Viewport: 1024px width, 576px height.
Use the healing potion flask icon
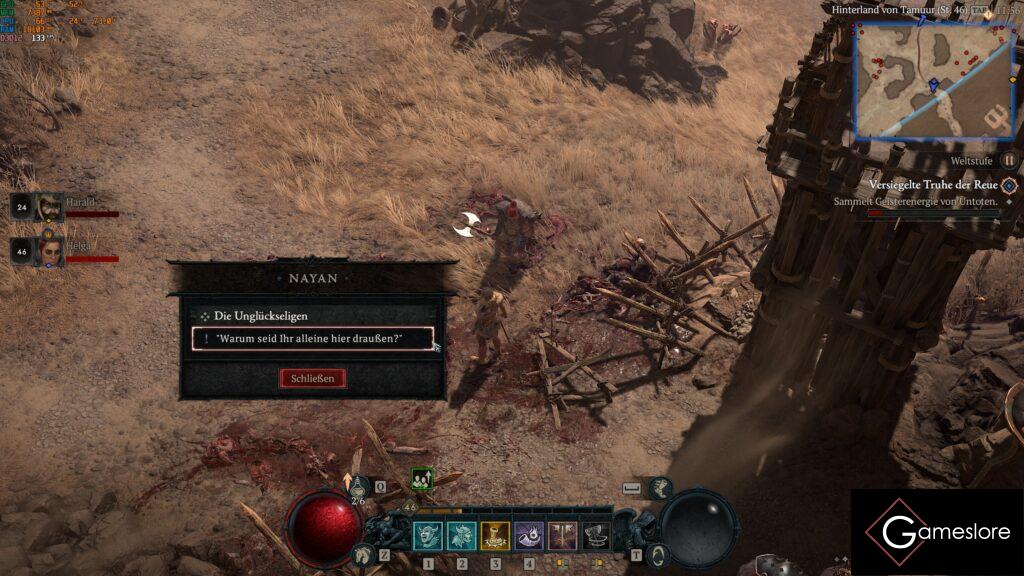(358, 487)
